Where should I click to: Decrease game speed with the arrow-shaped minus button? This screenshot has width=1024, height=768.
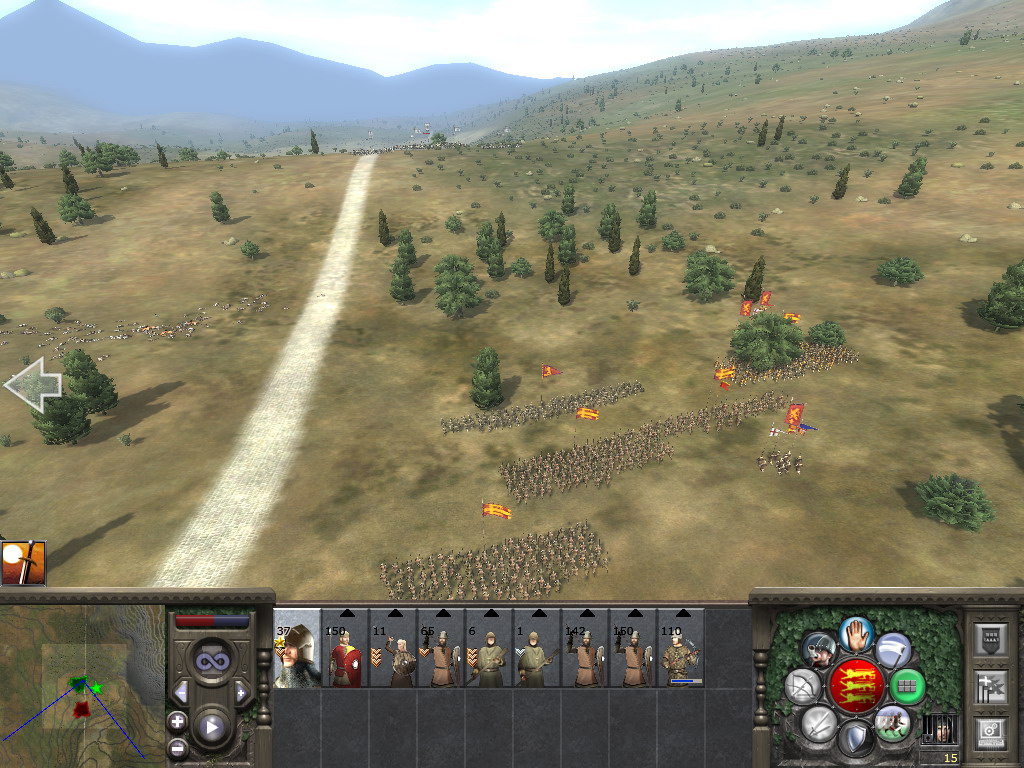pos(181,692)
